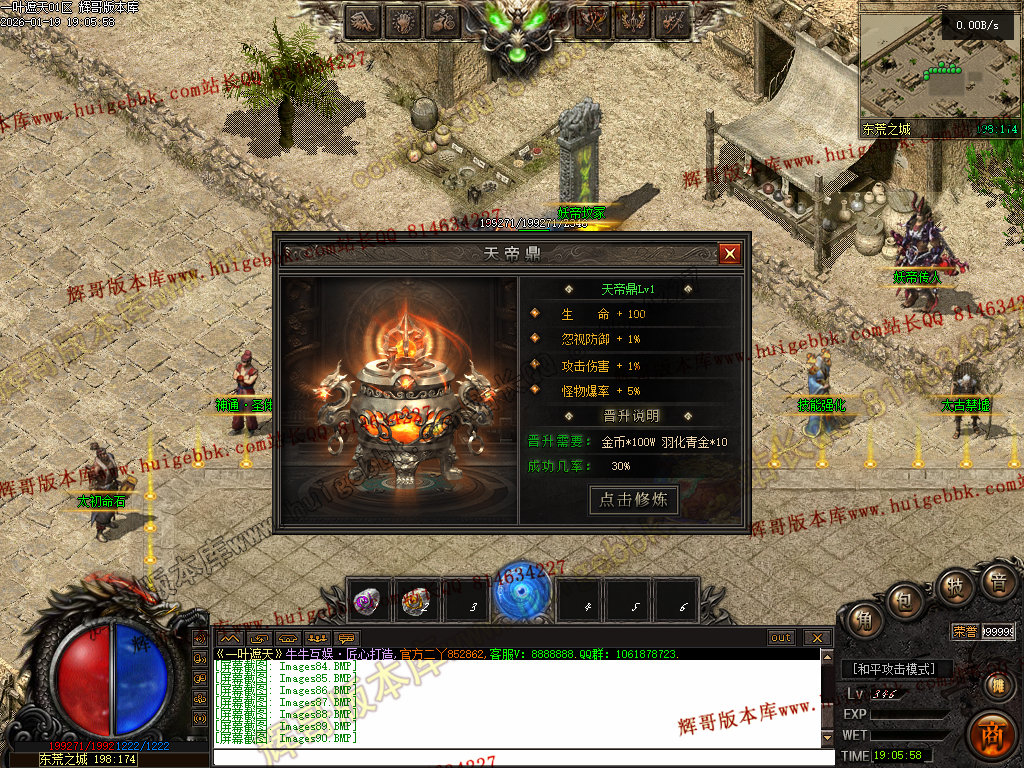This screenshot has height=768, width=1024.
Task: Close the 天帝鼎 window
Action: coord(730,254)
